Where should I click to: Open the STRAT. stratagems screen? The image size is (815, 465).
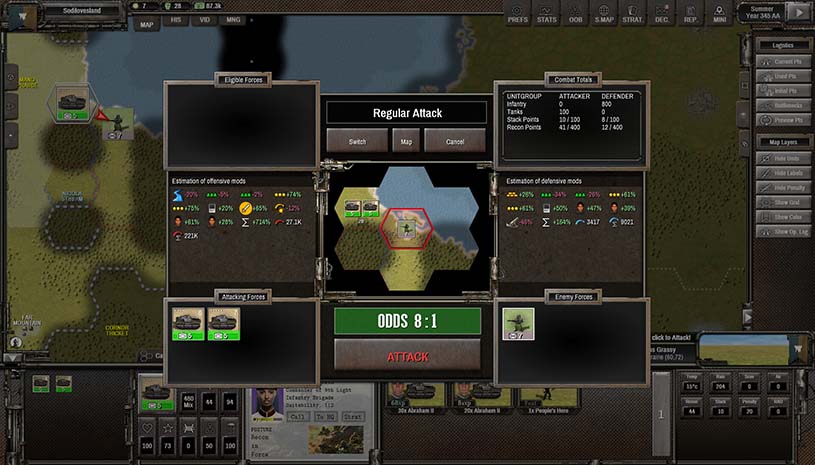click(x=633, y=14)
